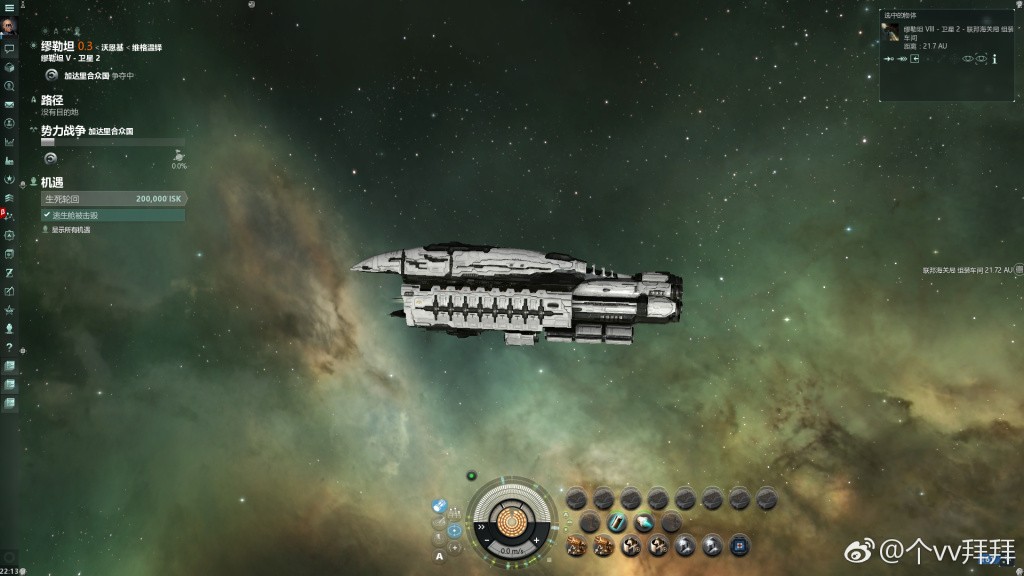Decrease ship speed with the minus button

(487, 541)
